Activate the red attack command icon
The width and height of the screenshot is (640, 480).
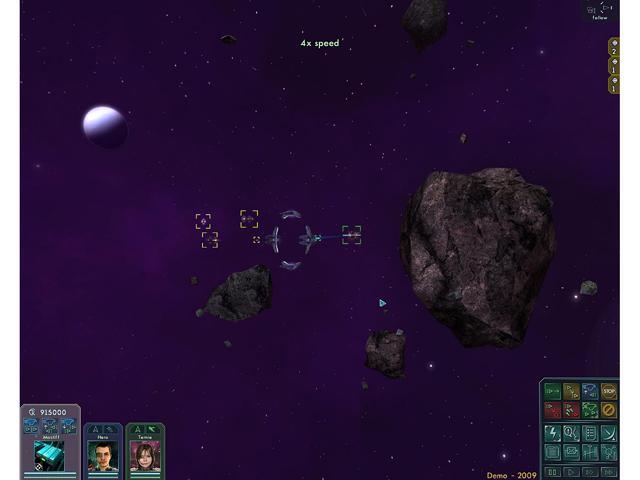click(x=552, y=410)
